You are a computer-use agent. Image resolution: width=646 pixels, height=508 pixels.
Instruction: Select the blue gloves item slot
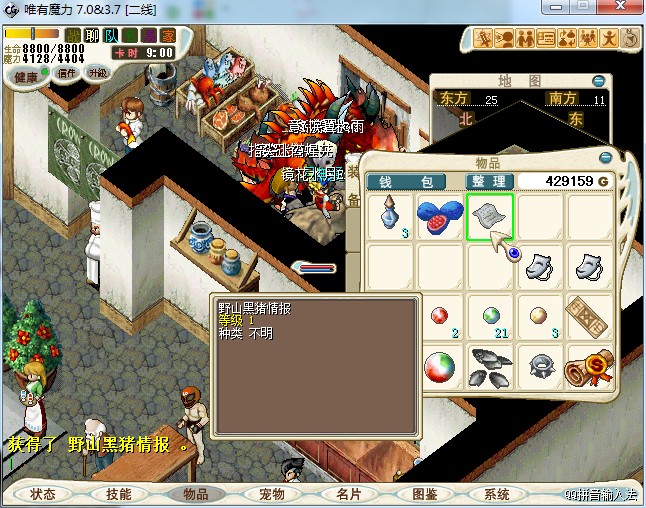coord(439,217)
